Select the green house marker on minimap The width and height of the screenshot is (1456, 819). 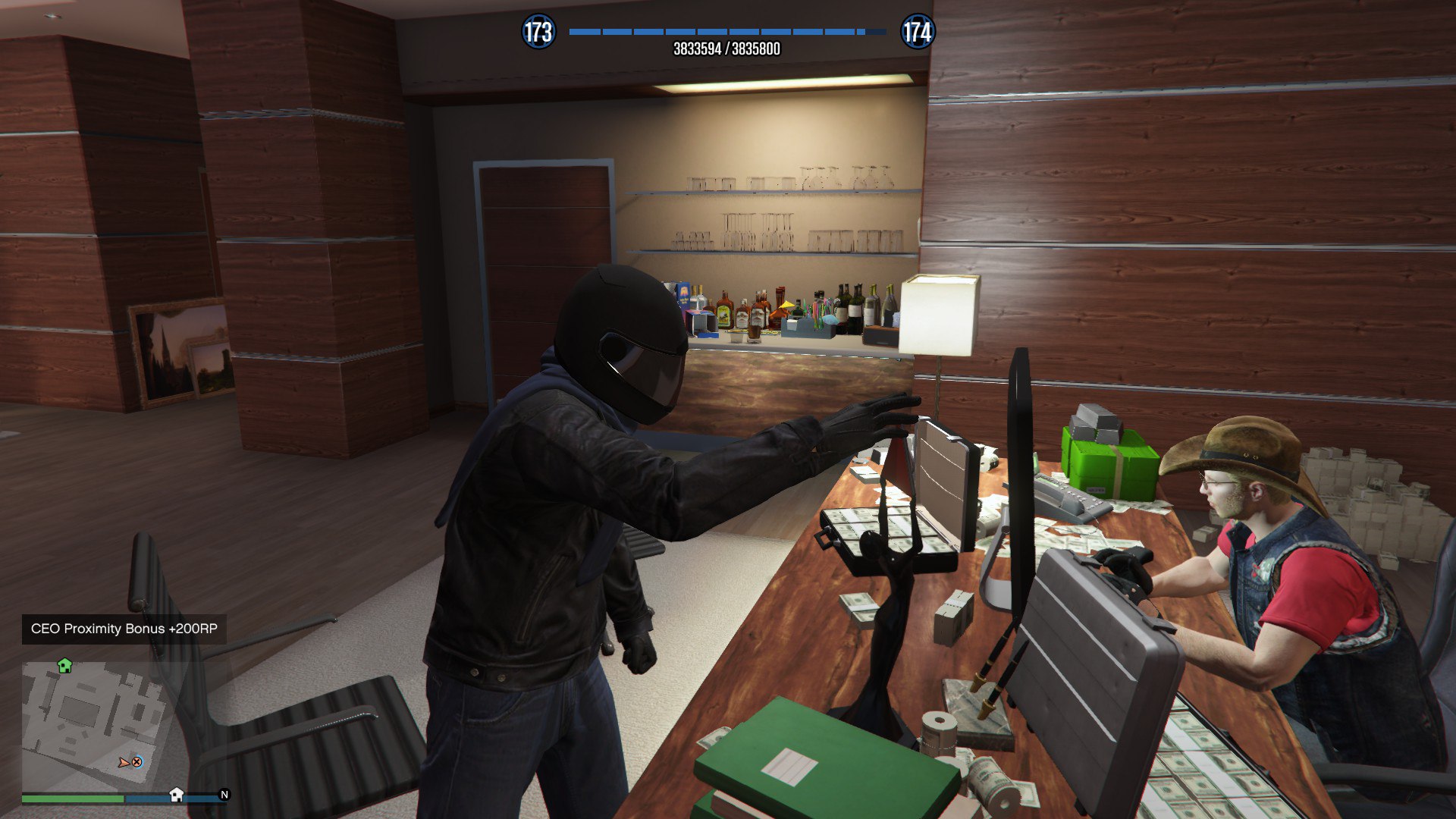pos(64,666)
